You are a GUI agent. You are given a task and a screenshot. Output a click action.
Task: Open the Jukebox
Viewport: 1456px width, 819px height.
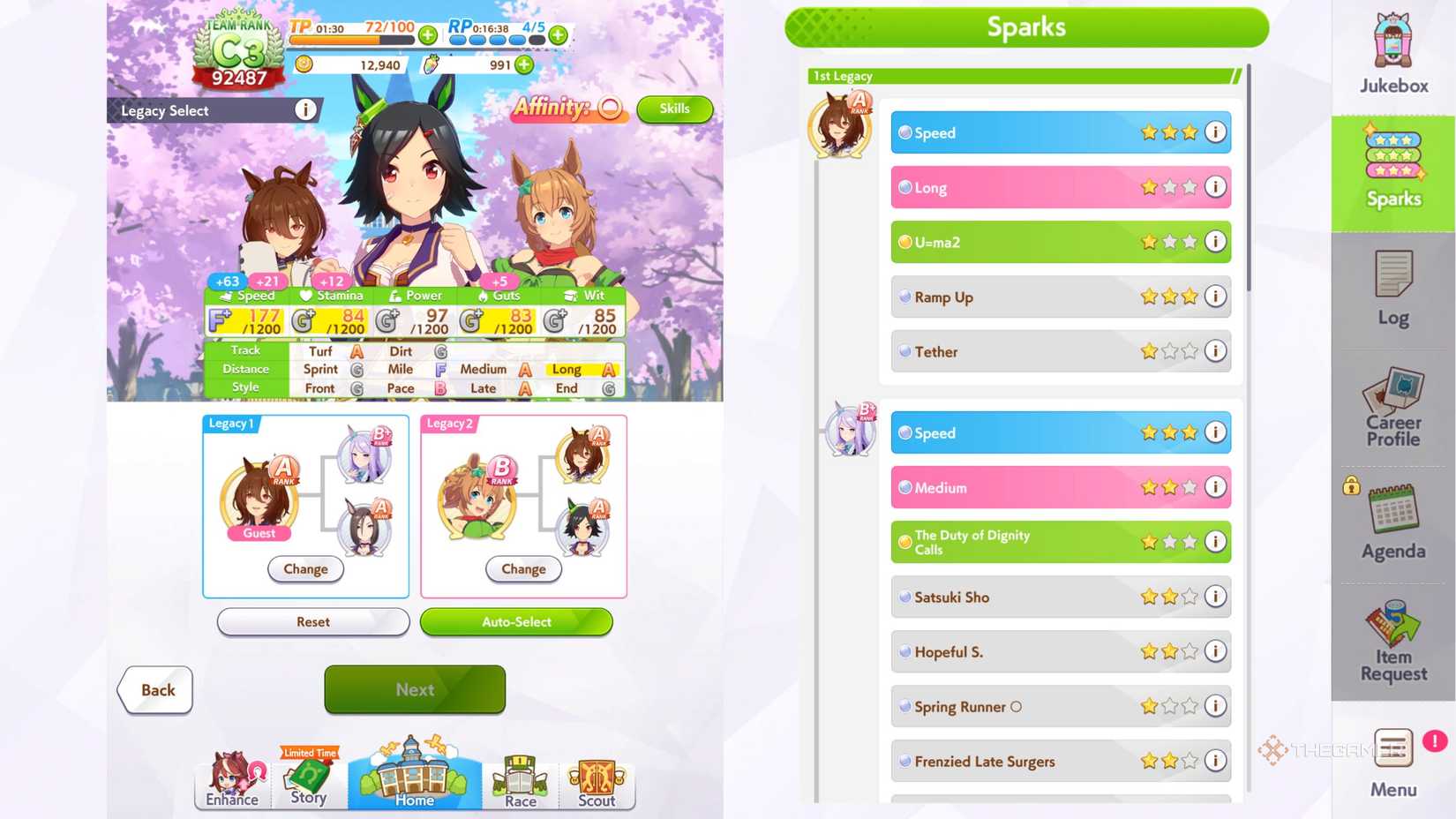[x=1392, y=53]
